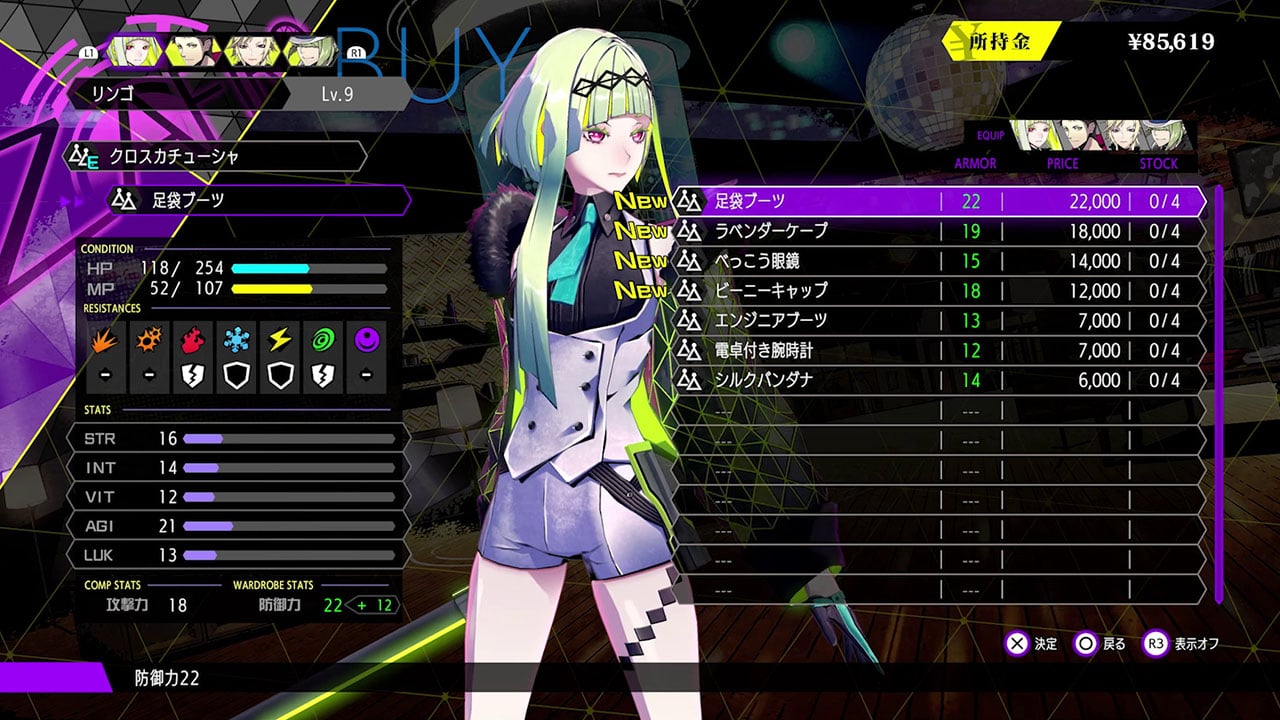This screenshot has height=720, width=1280.
Task: Choose the 電卓付き腕時計 item row
Action: tap(938, 351)
